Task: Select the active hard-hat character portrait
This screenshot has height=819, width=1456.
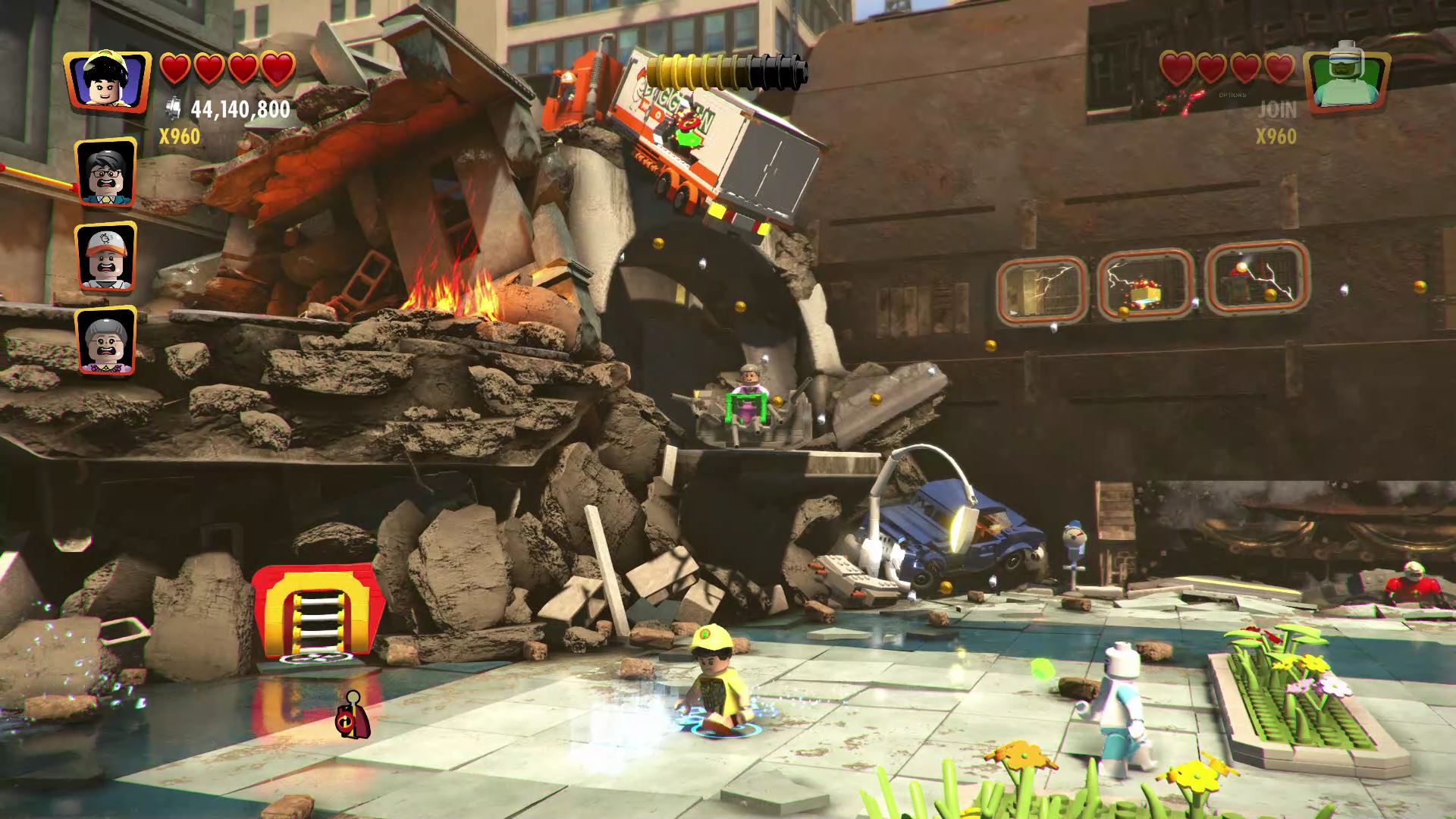Action: (107, 83)
